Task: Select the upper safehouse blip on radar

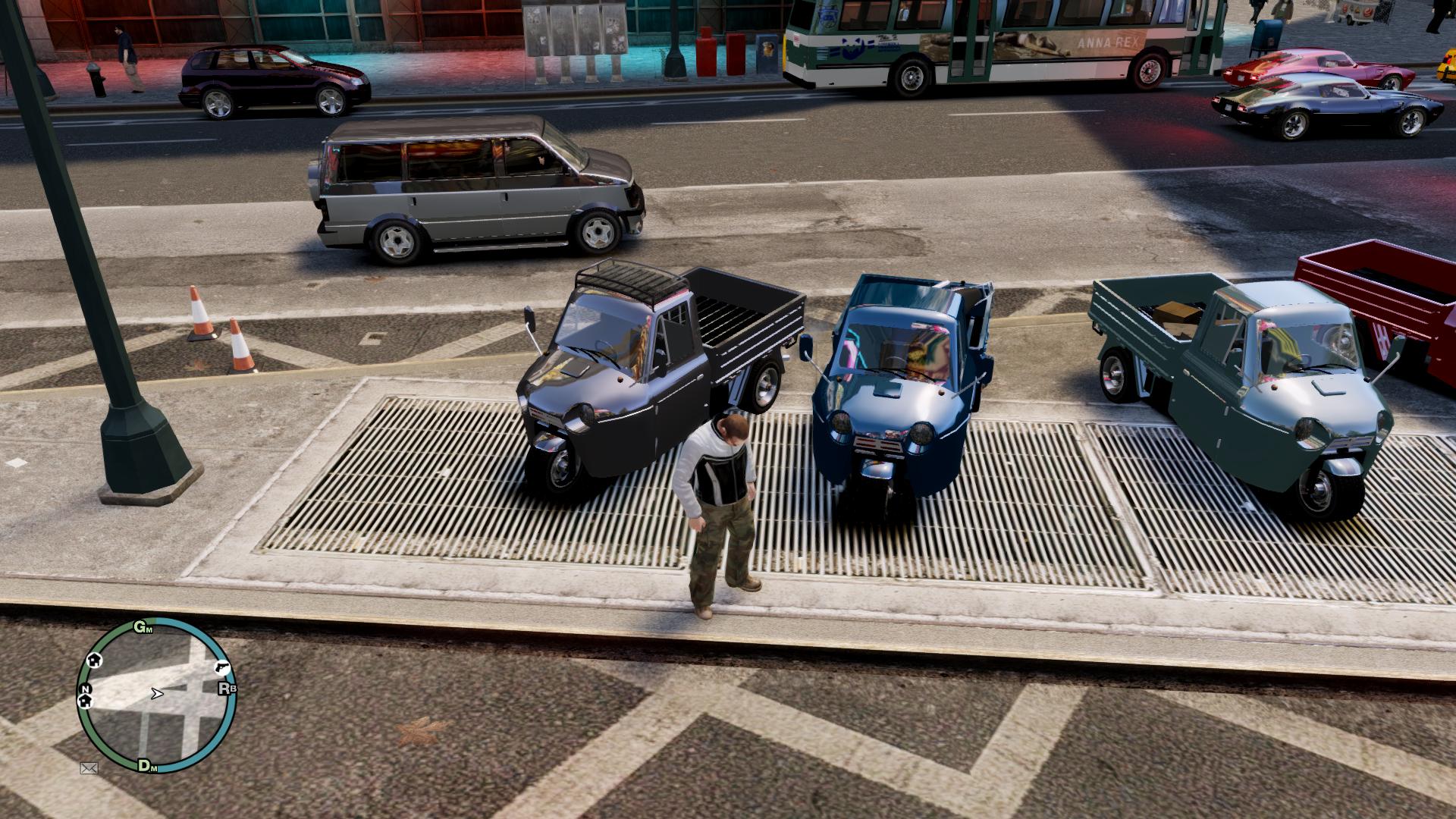Action: coord(96,660)
